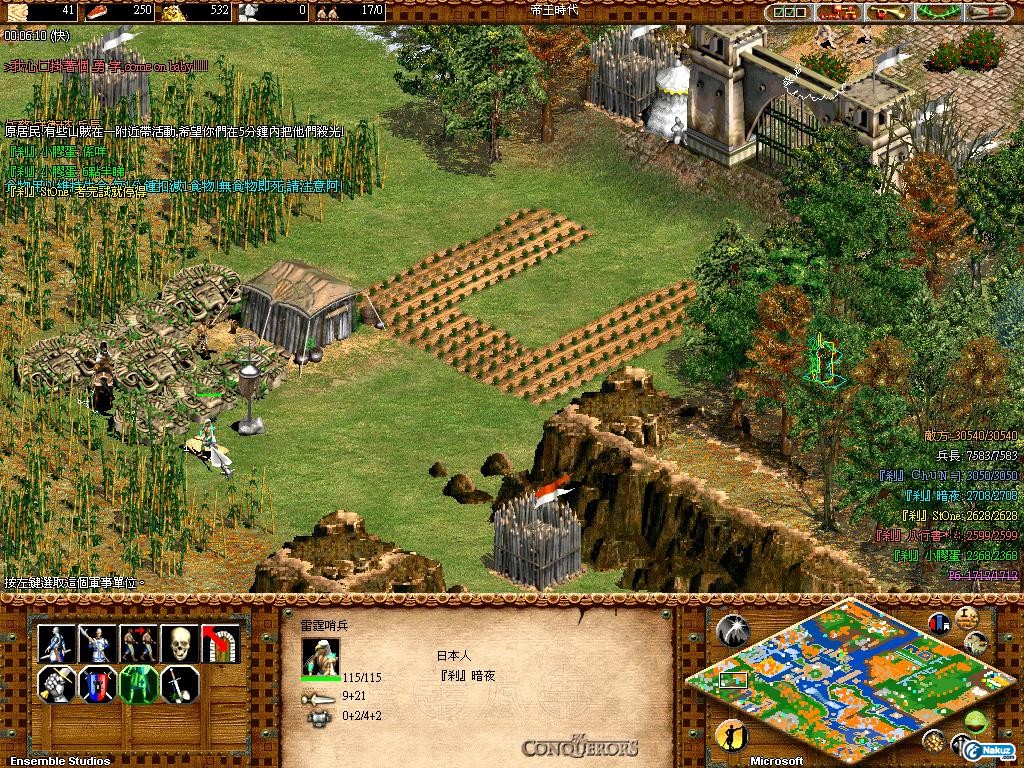Open diplomacy with the green wreath button

pos(938,12)
